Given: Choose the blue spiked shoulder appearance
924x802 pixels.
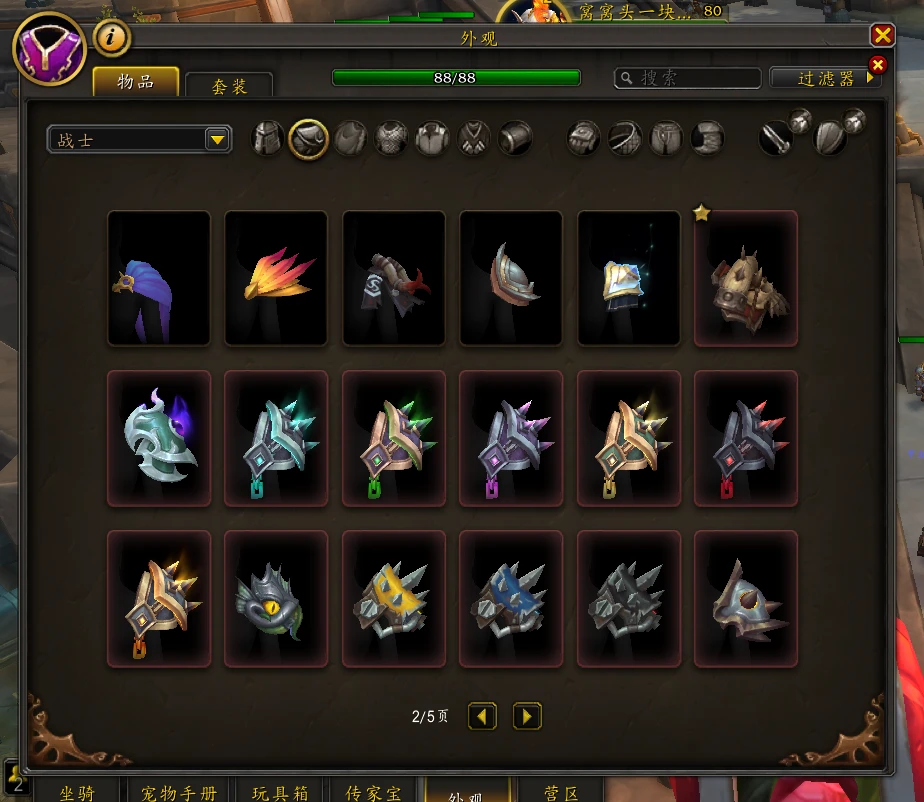Looking at the screenshot, I should (511, 599).
